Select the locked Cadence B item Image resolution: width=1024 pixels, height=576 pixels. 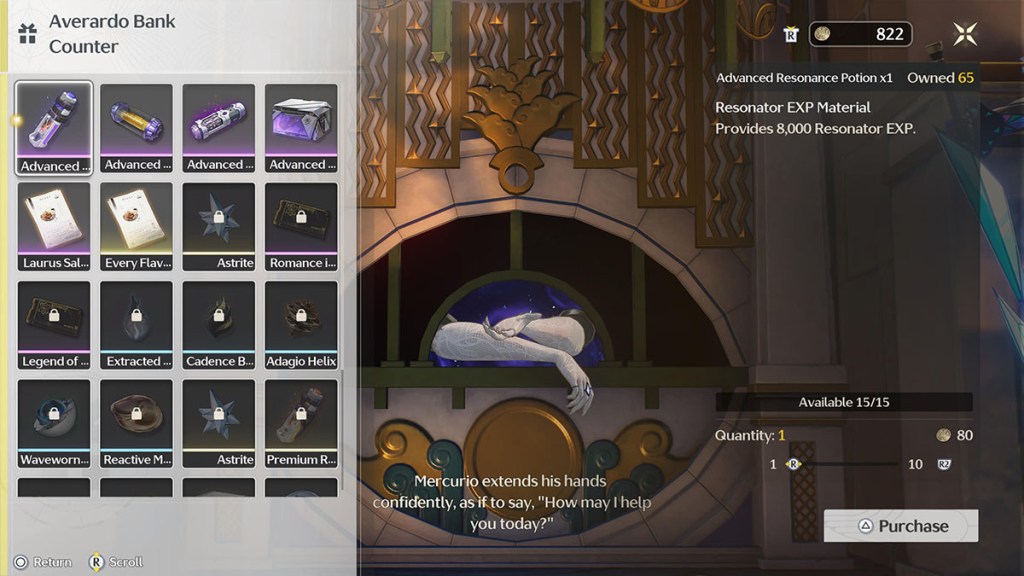coord(218,325)
